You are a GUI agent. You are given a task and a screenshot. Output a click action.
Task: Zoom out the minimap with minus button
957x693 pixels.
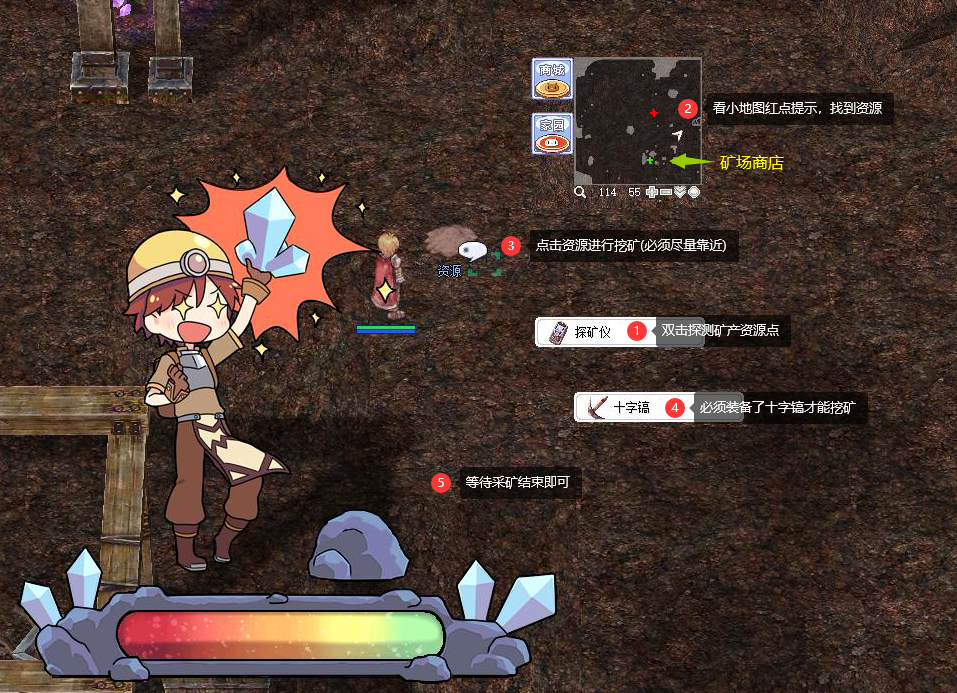[666, 192]
